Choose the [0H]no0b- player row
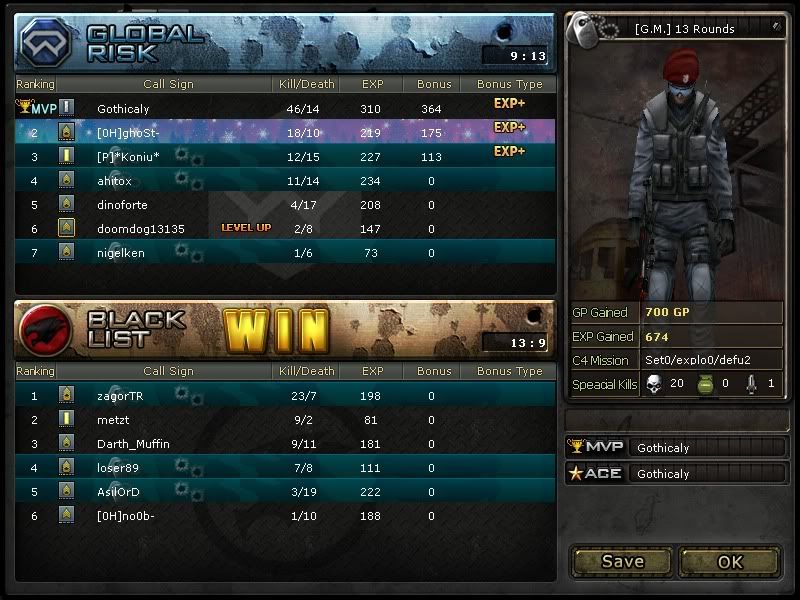The image size is (800, 600). tap(285, 516)
